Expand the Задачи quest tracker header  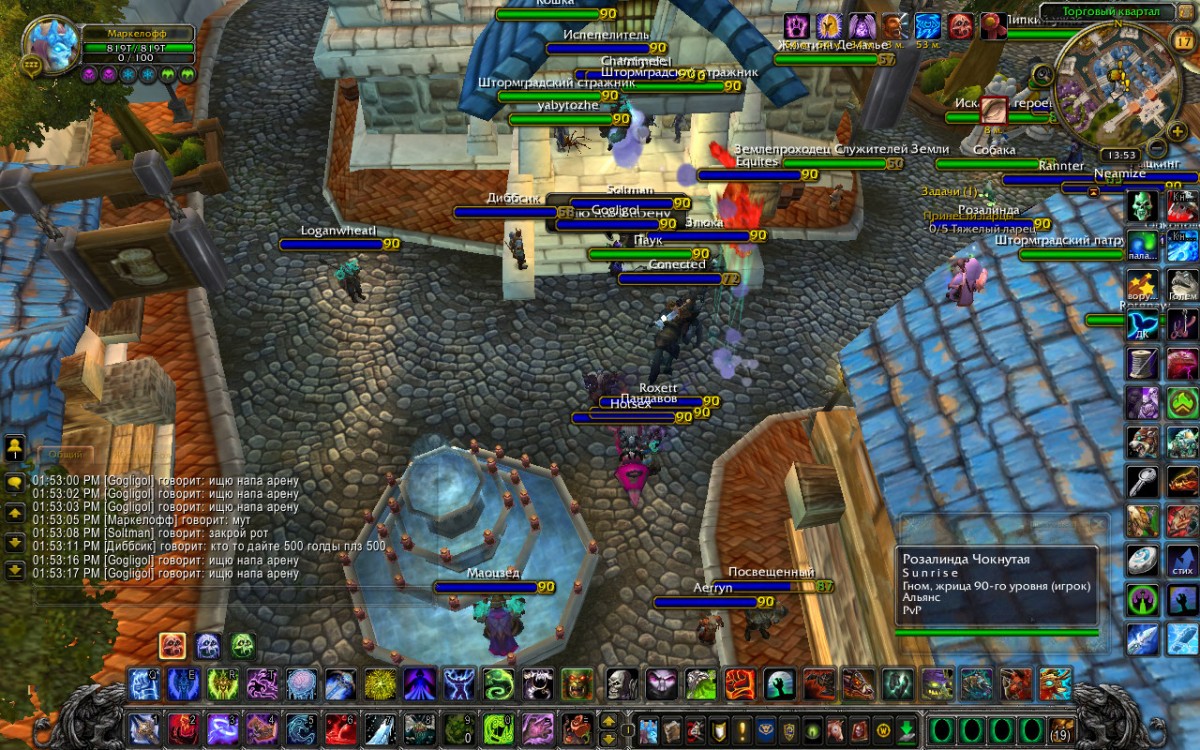[950, 191]
